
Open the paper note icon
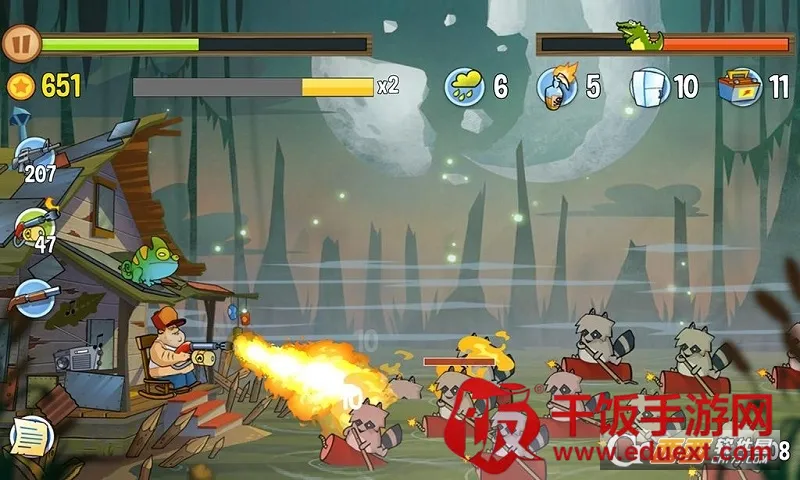point(30,435)
